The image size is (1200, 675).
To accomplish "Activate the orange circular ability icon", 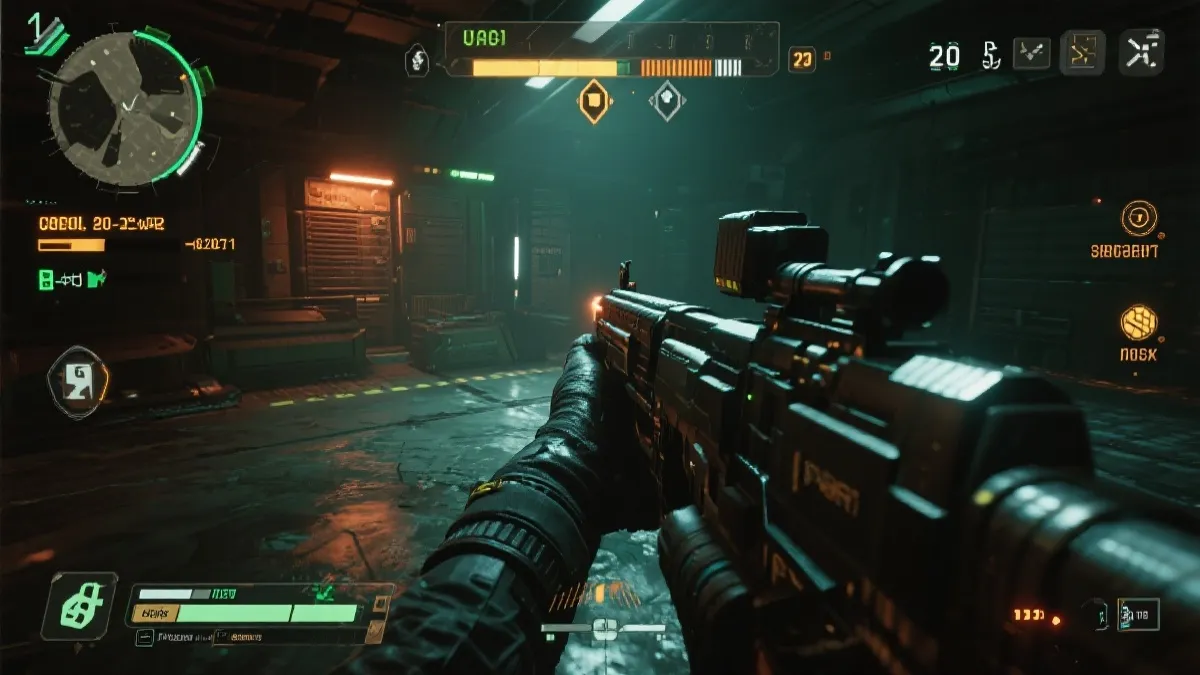I will (1138, 218).
